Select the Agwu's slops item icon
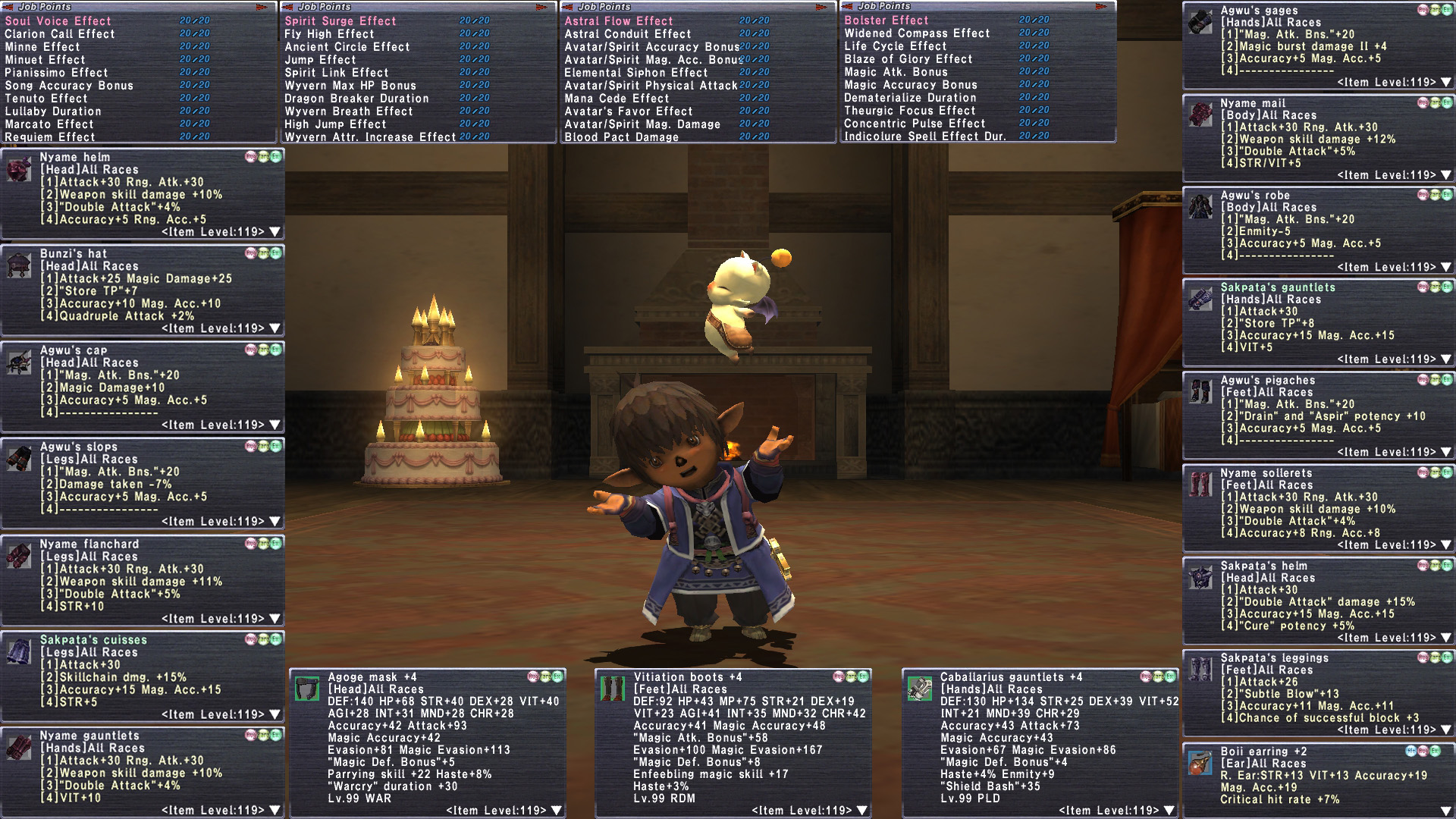This screenshot has width=1456, height=819. tap(18, 459)
